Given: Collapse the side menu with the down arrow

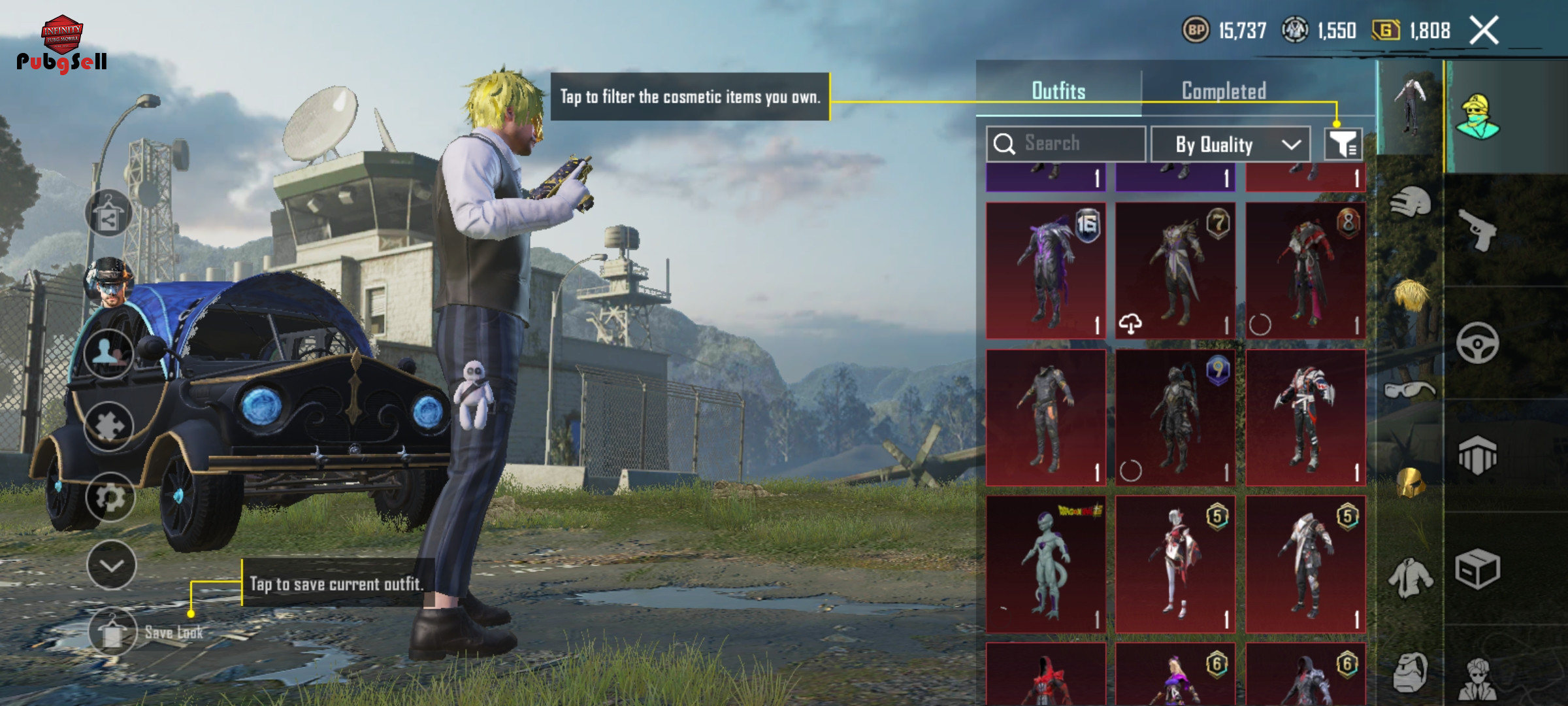Looking at the screenshot, I should point(112,565).
